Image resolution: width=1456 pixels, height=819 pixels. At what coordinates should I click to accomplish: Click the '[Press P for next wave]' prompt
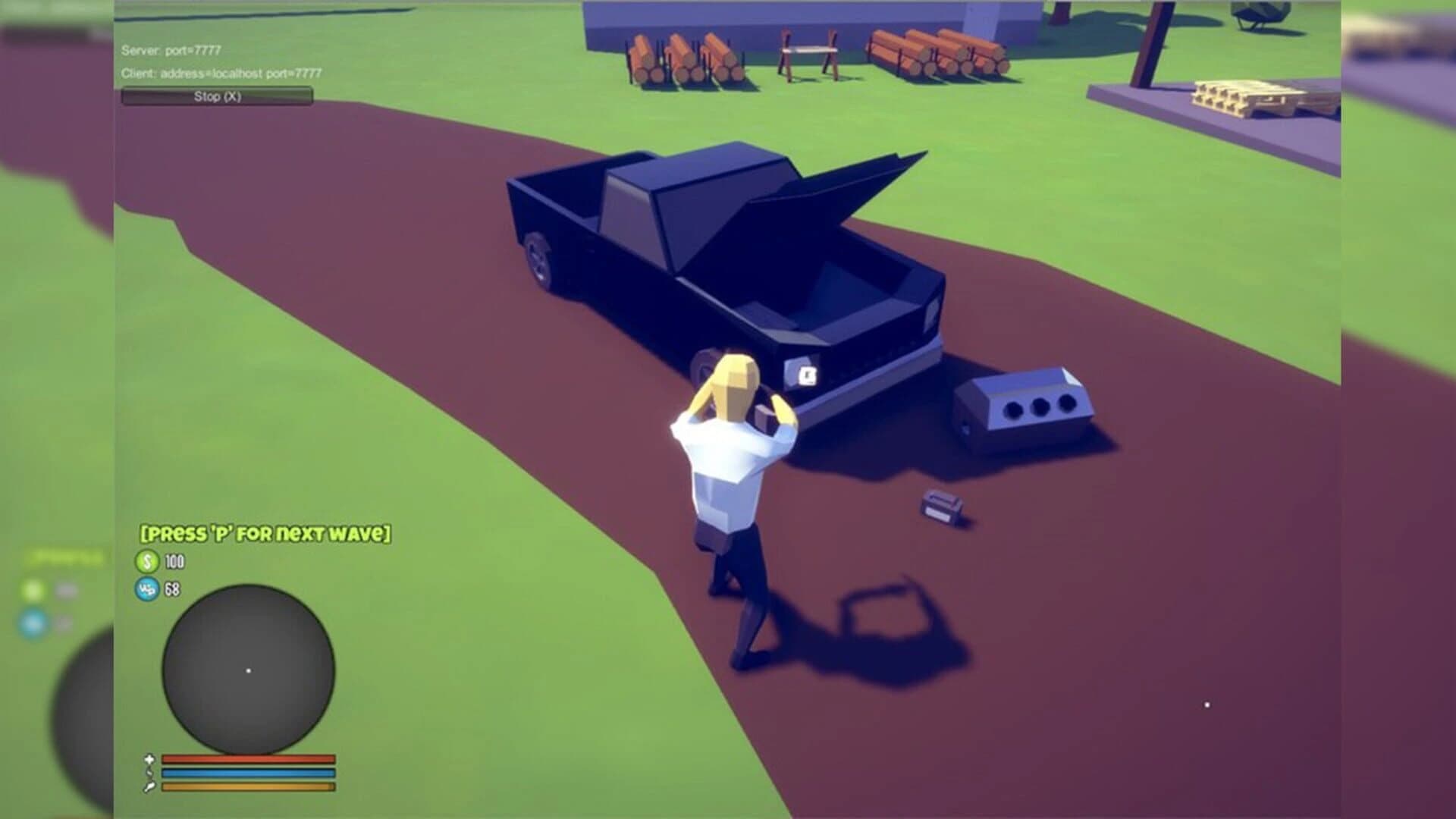264,534
